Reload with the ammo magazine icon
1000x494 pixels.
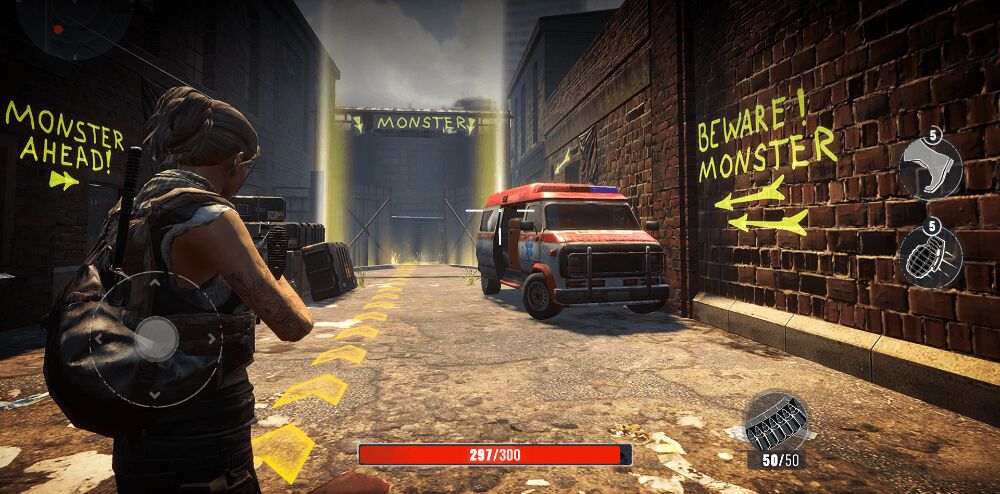pyautogui.click(x=775, y=421)
